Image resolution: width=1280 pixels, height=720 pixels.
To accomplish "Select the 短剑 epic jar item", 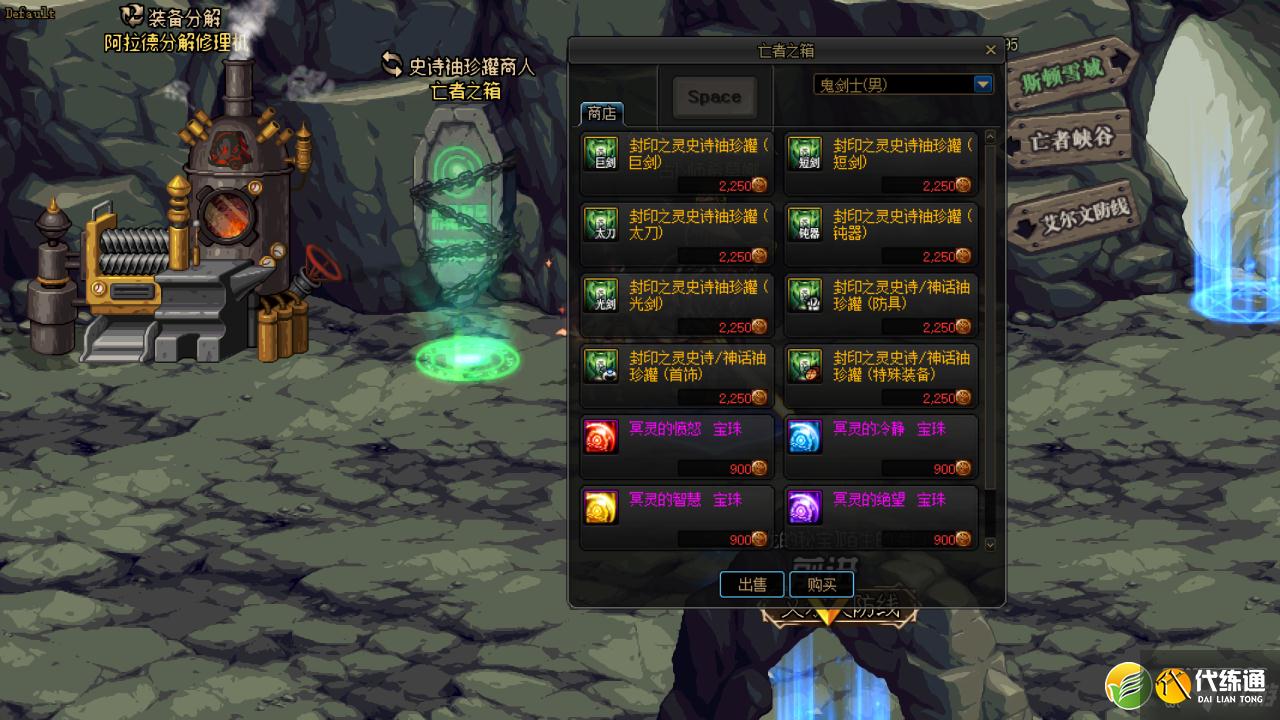I will (x=880, y=164).
